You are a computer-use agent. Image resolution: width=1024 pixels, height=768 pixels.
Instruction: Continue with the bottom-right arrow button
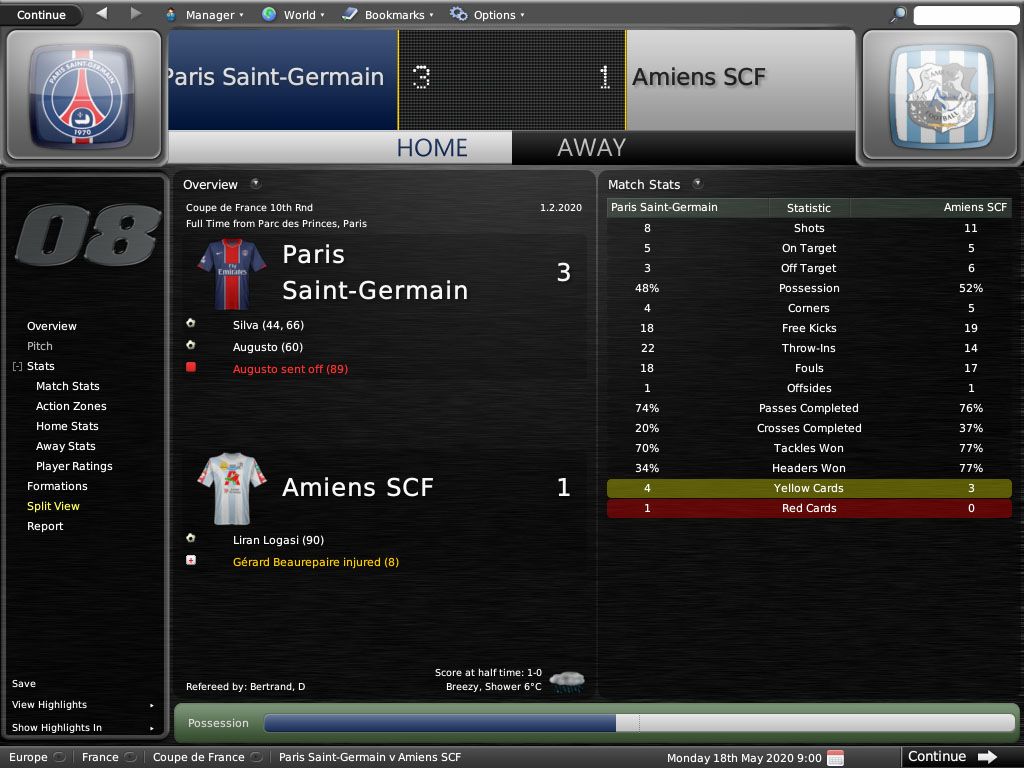click(952, 757)
